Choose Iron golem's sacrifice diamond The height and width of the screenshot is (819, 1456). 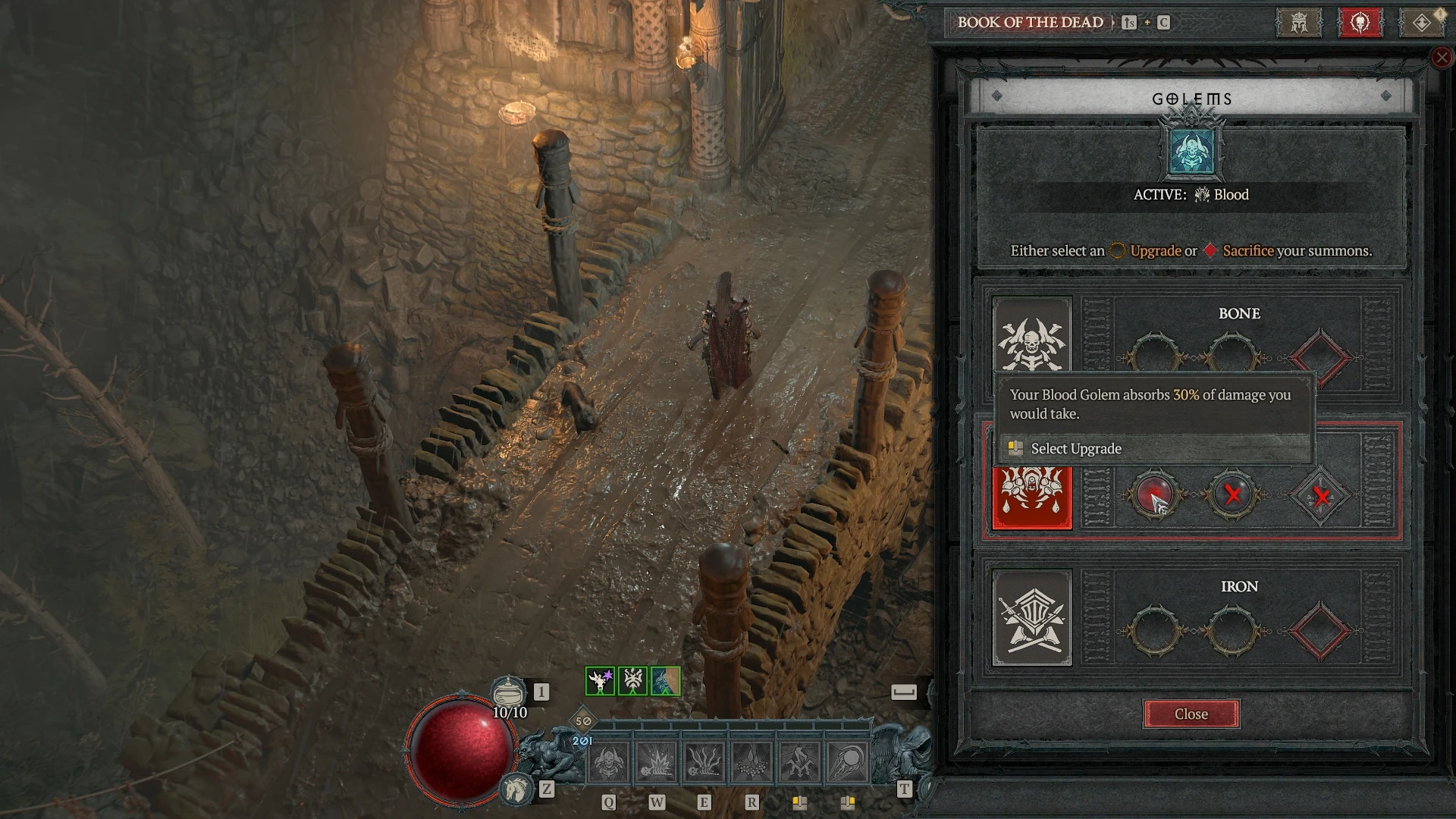coord(1320,631)
